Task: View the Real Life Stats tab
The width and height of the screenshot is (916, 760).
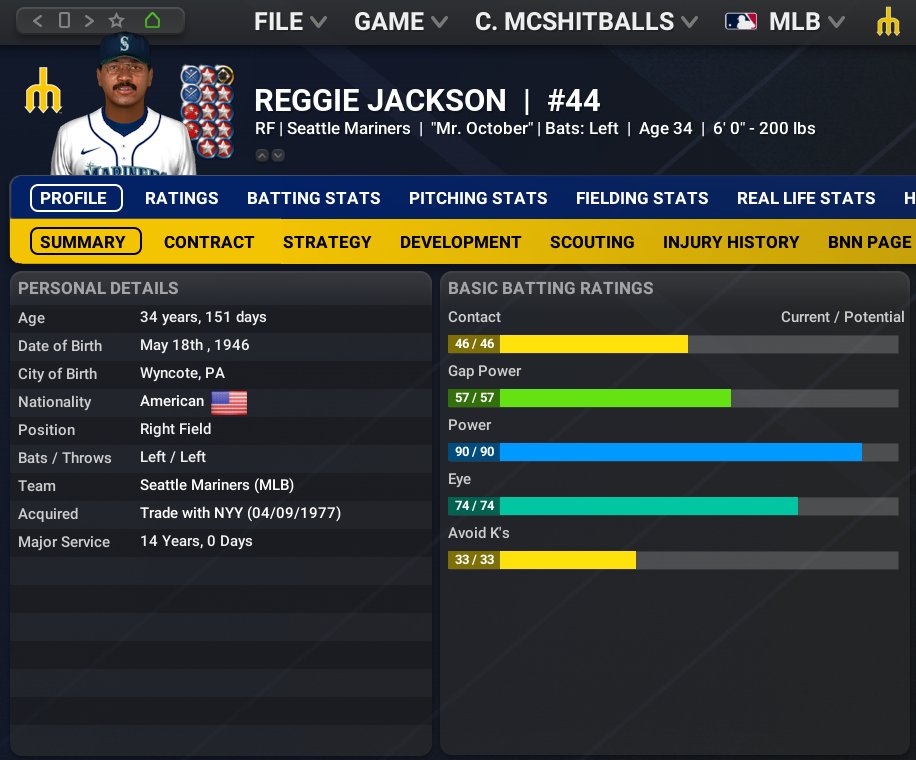Action: pyautogui.click(x=806, y=198)
